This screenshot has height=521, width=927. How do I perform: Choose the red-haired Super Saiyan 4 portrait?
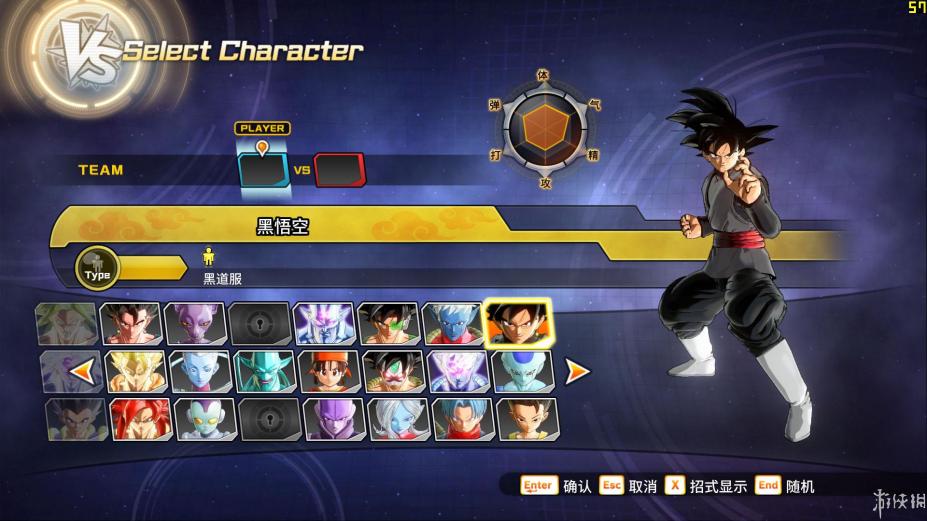click(140, 419)
